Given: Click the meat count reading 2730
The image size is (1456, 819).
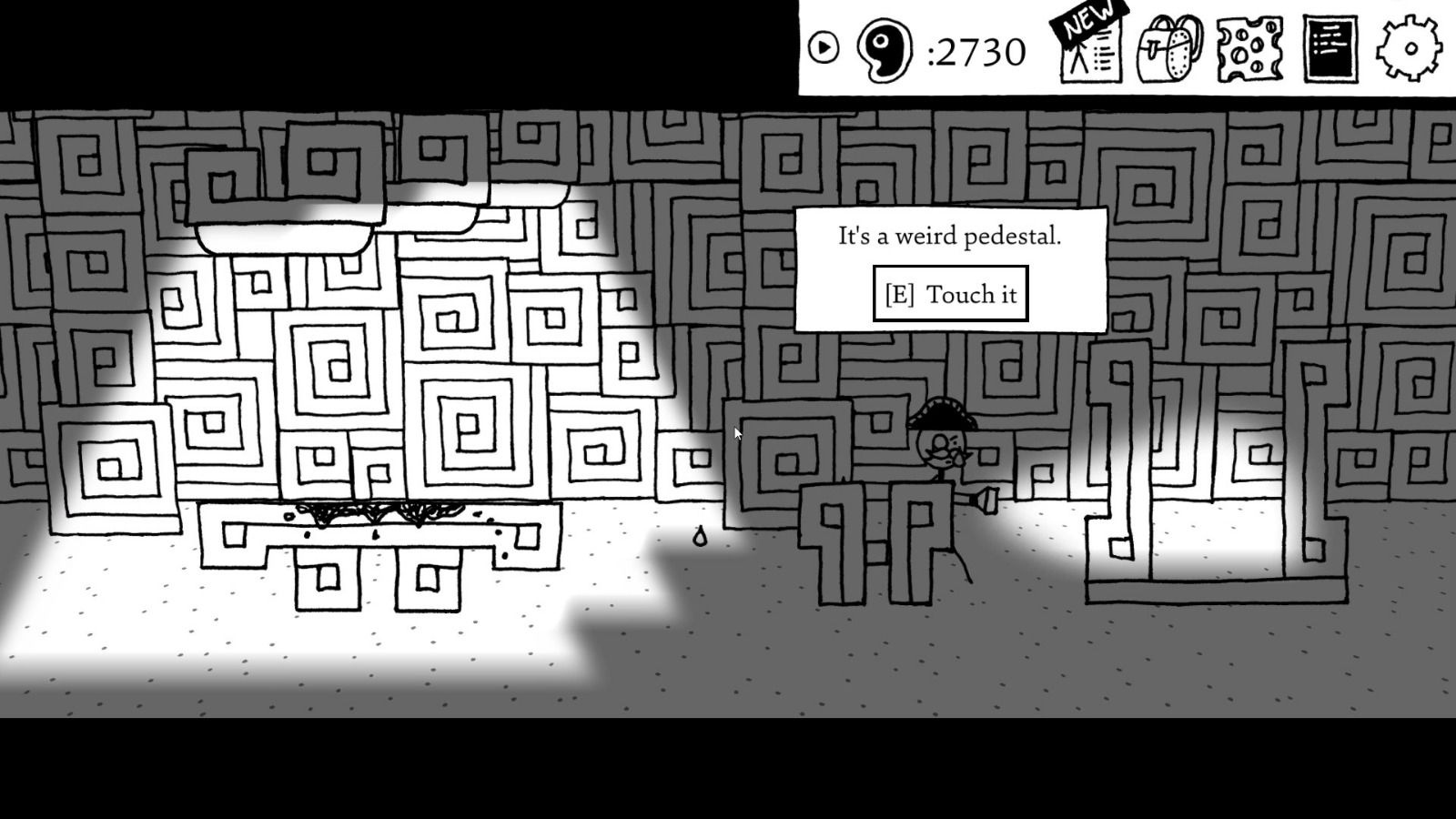Looking at the screenshot, I should click(x=979, y=52).
